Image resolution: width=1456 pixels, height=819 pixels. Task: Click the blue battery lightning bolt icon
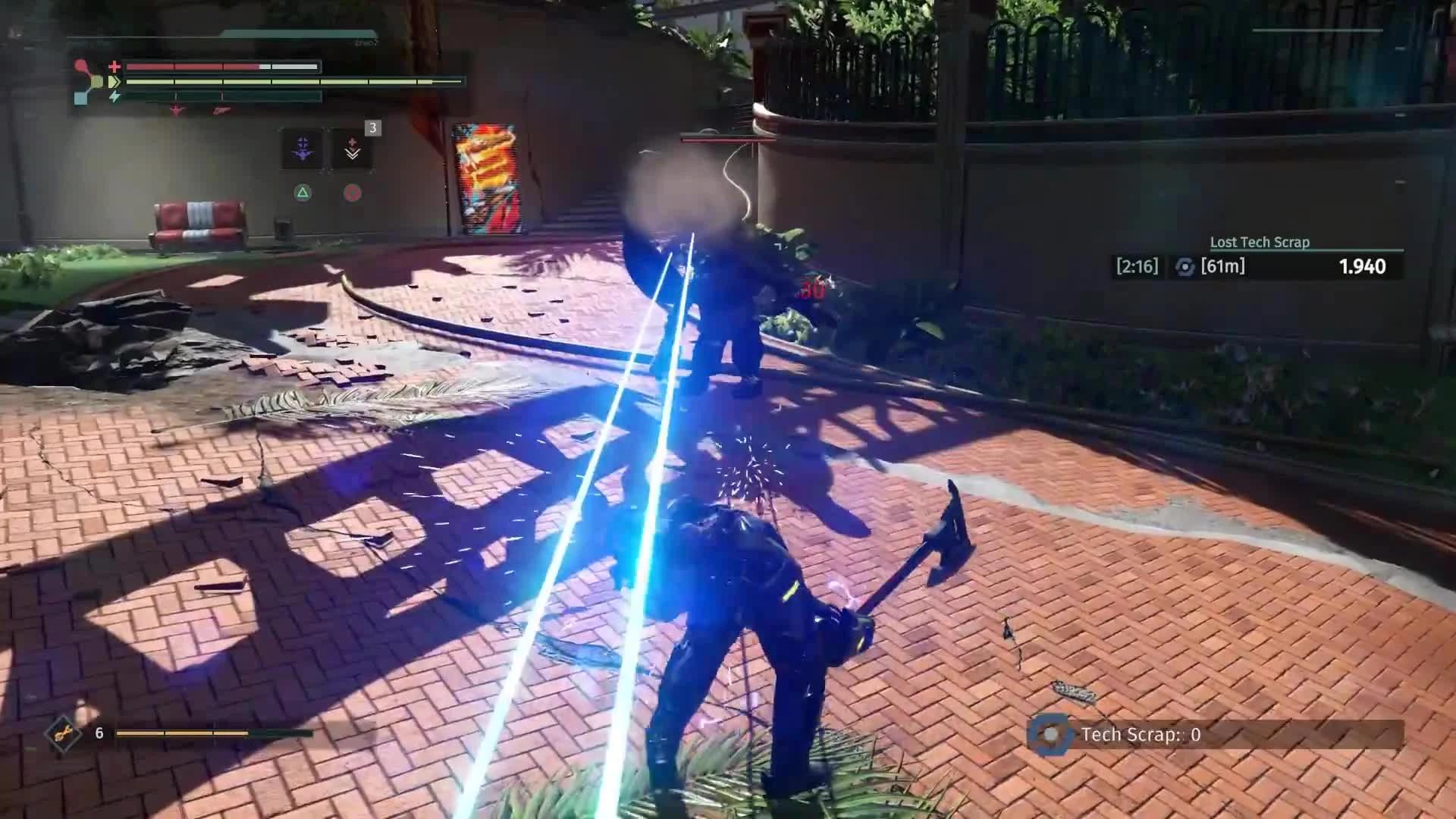pyautogui.click(x=115, y=96)
